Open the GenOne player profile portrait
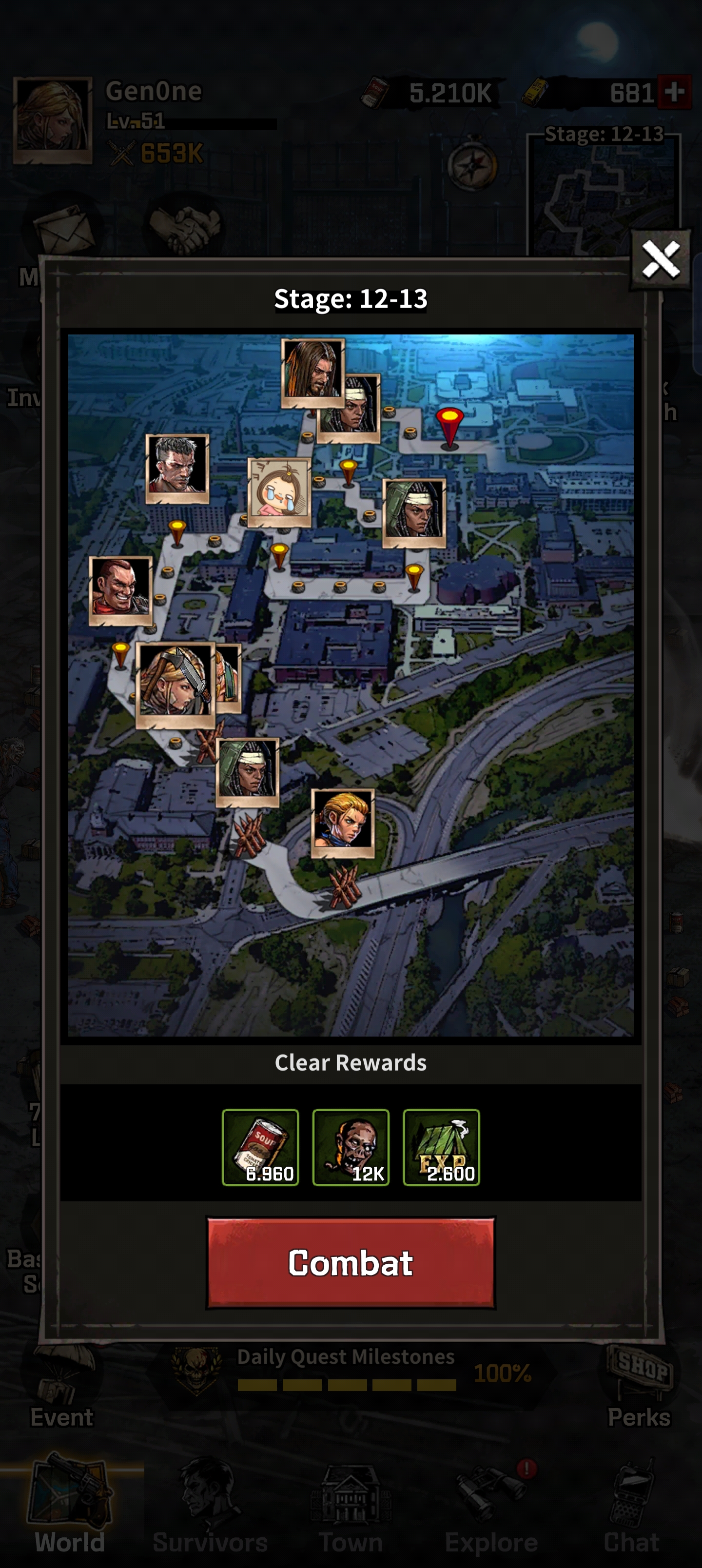702x1568 pixels. 53,120
